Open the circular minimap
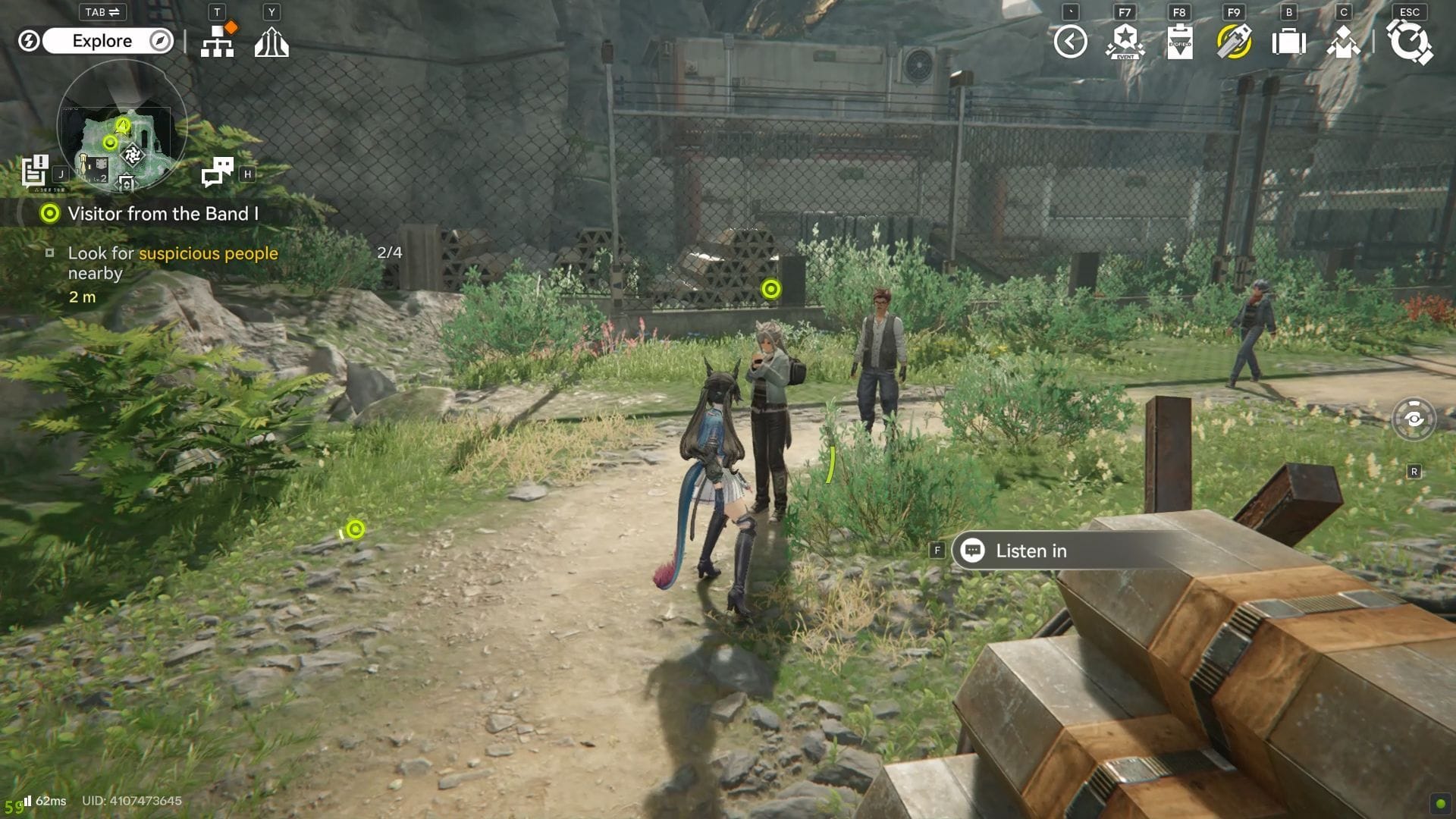 (x=122, y=126)
